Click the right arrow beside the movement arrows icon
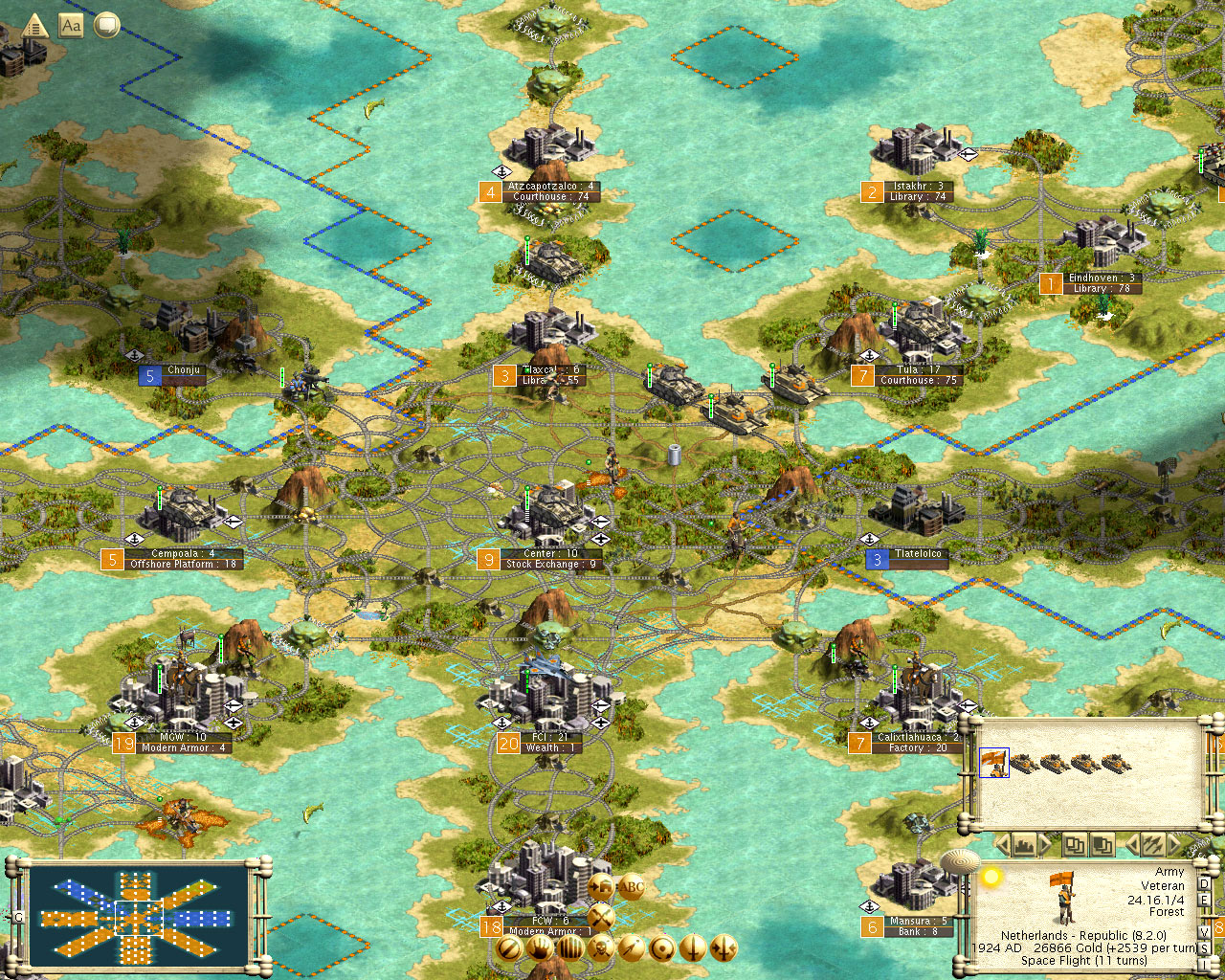The image size is (1225, 980). pyautogui.click(x=1174, y=844)
